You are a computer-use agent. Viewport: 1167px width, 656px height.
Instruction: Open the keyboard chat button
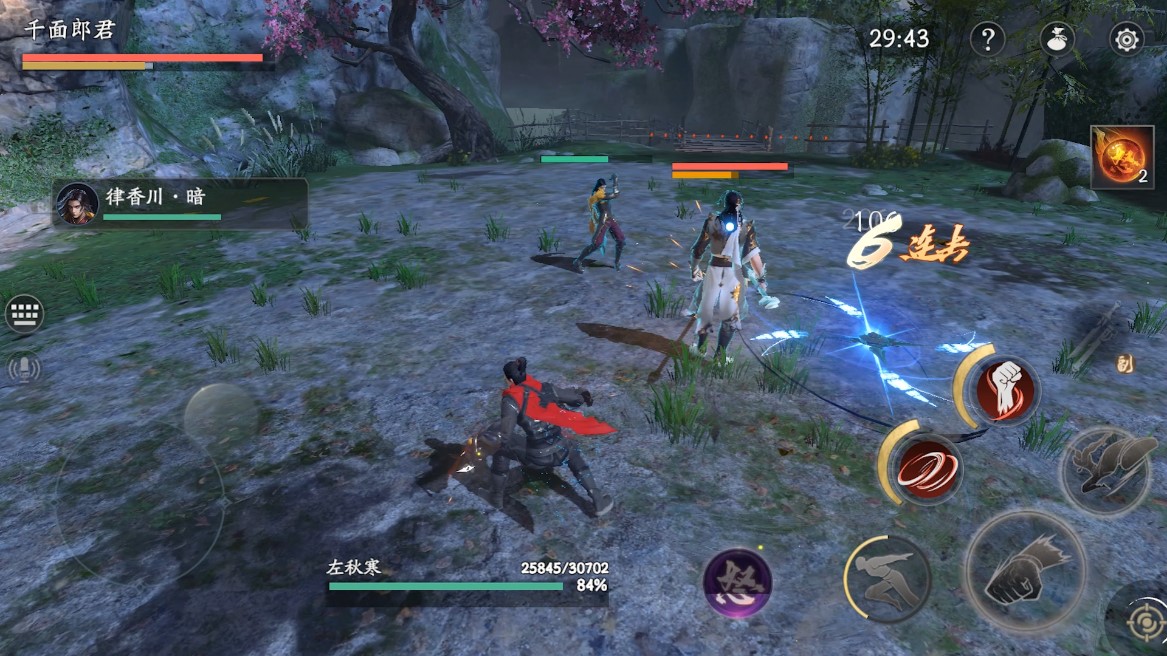[x=24, y=314]
